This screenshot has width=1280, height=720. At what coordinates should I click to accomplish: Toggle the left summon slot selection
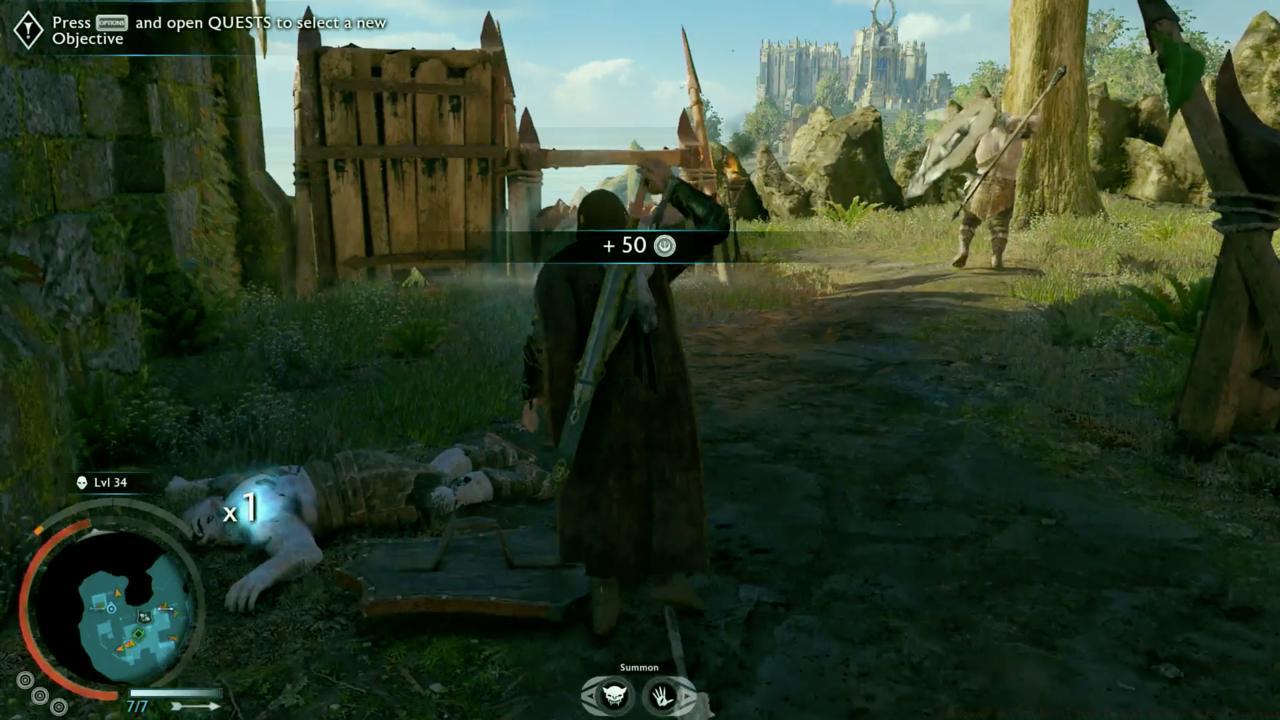click(x=615, y=696)
